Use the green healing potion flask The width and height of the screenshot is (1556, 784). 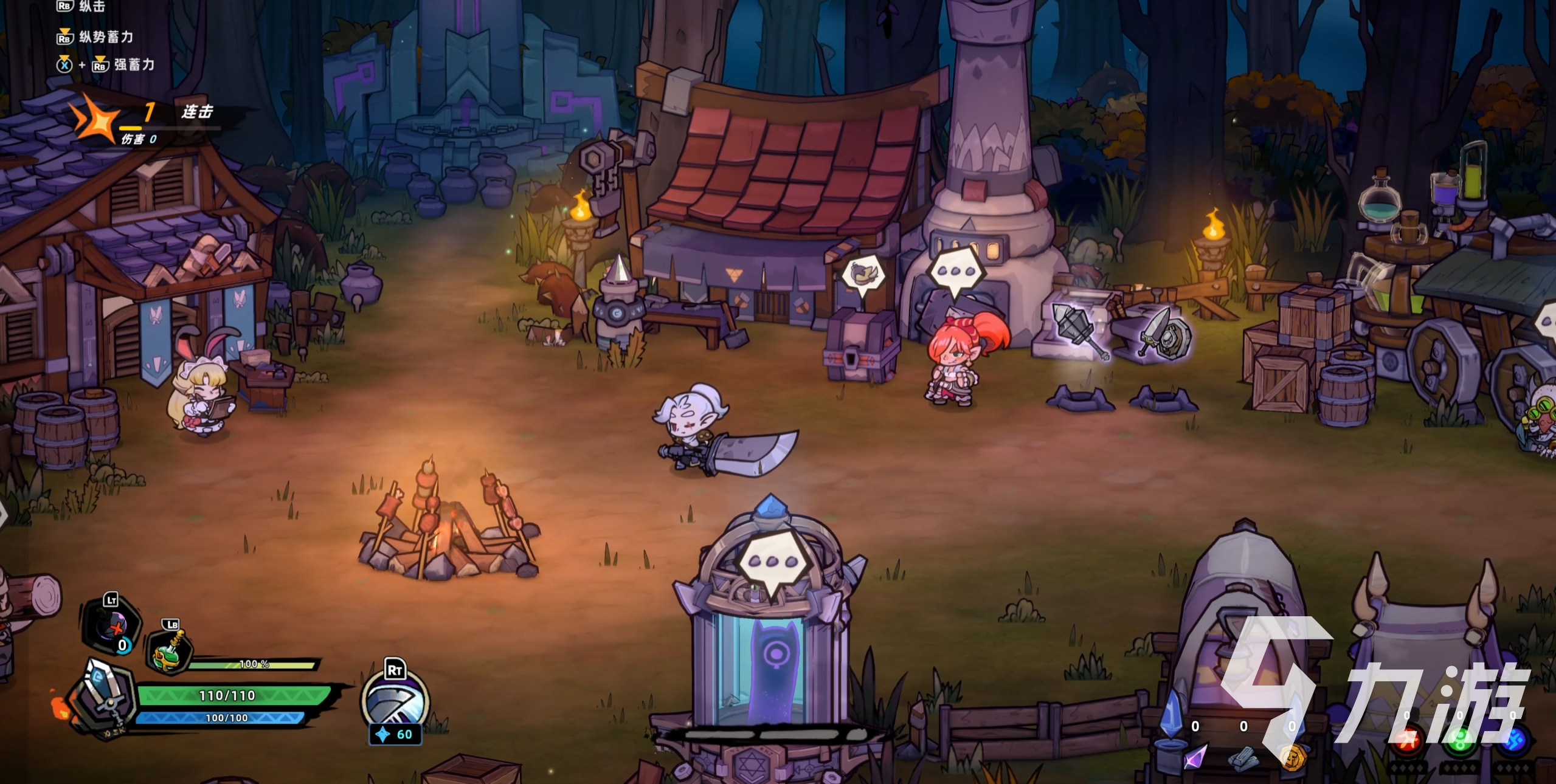click(170, 655)
